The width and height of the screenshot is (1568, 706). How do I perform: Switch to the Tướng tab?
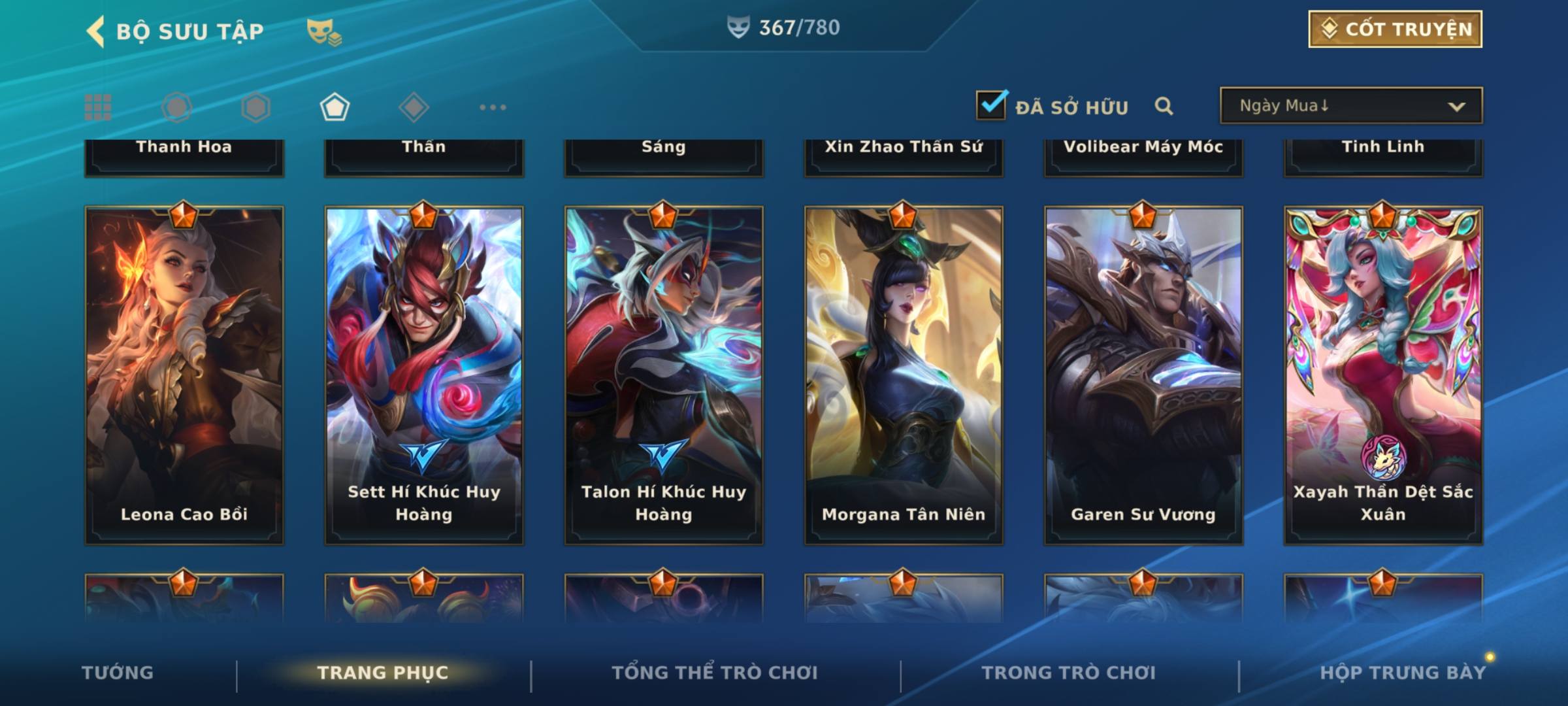point(118,673)
